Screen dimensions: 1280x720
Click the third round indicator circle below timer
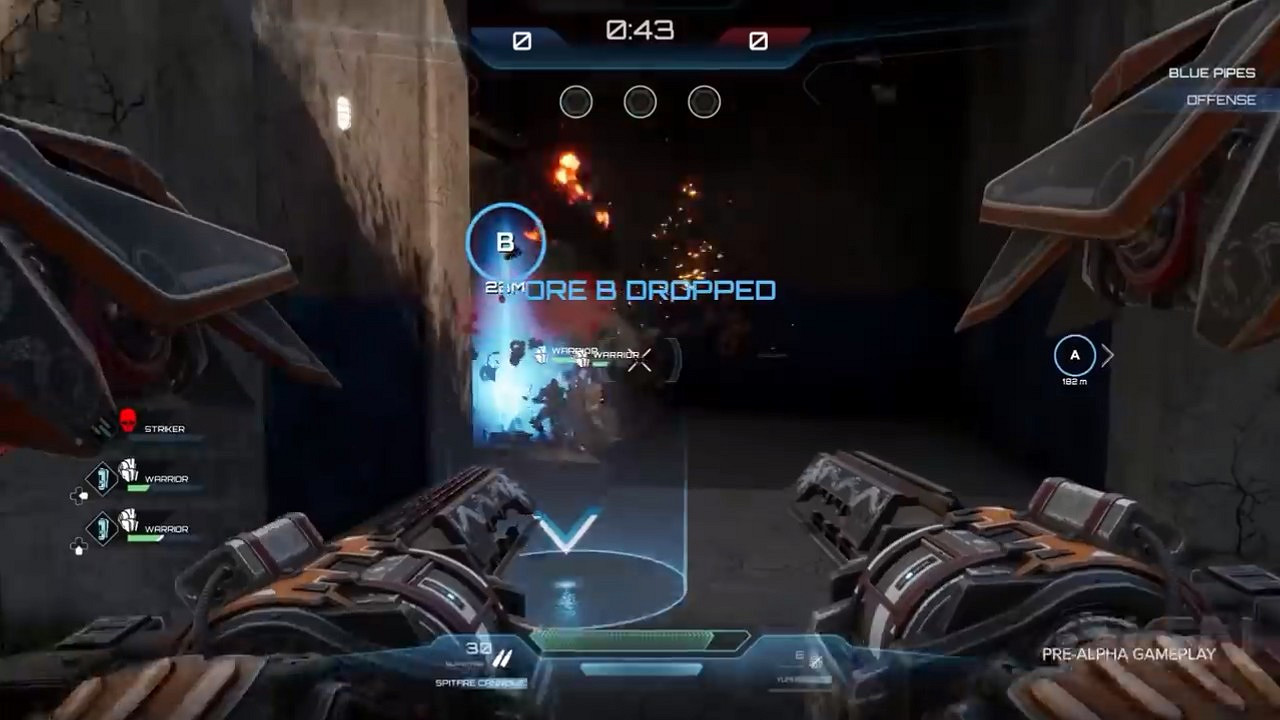(x=704, y=101)
